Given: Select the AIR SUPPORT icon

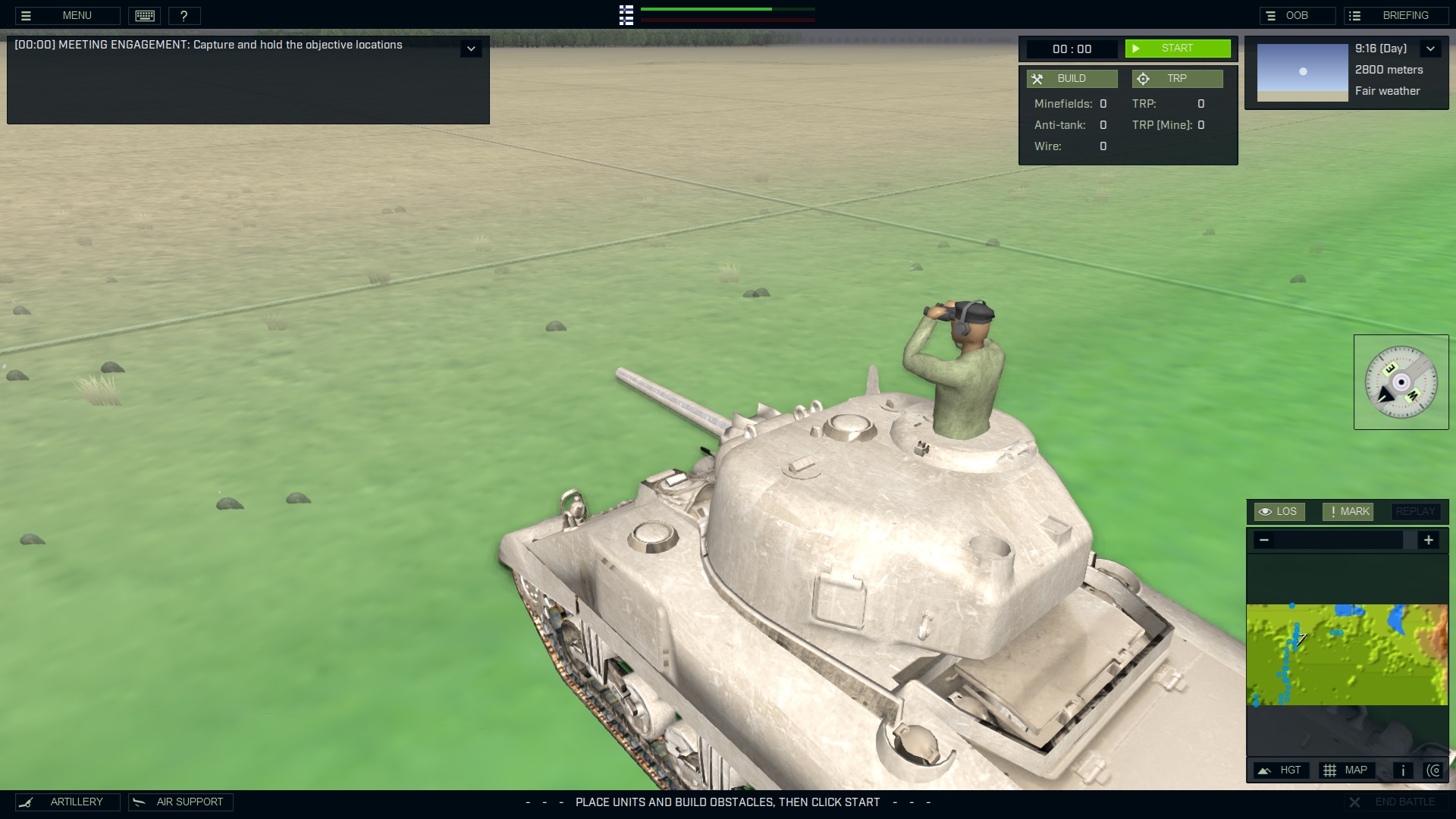Looking at the screenshot, I should (139, 802).
